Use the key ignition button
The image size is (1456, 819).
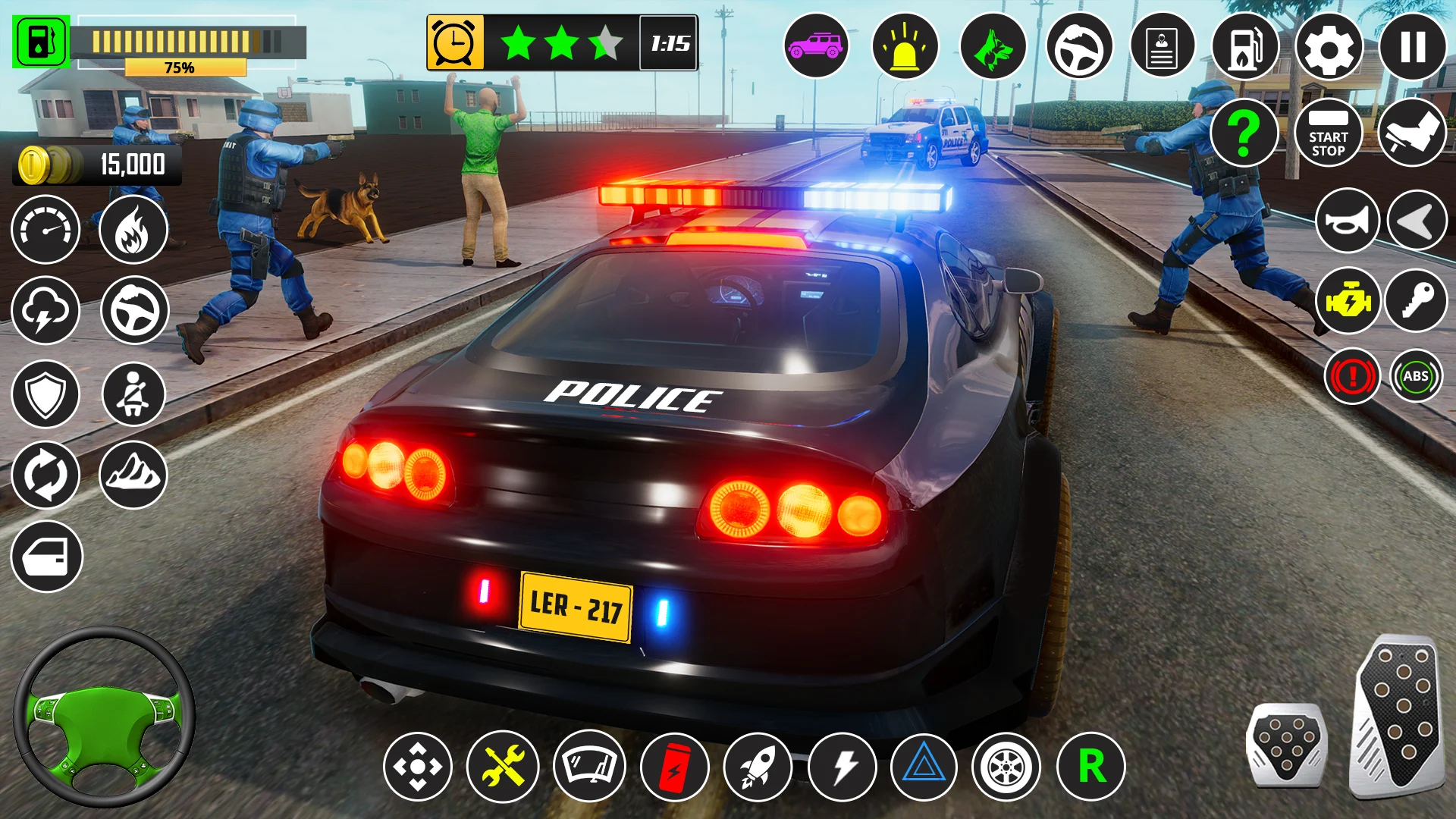1416,302
